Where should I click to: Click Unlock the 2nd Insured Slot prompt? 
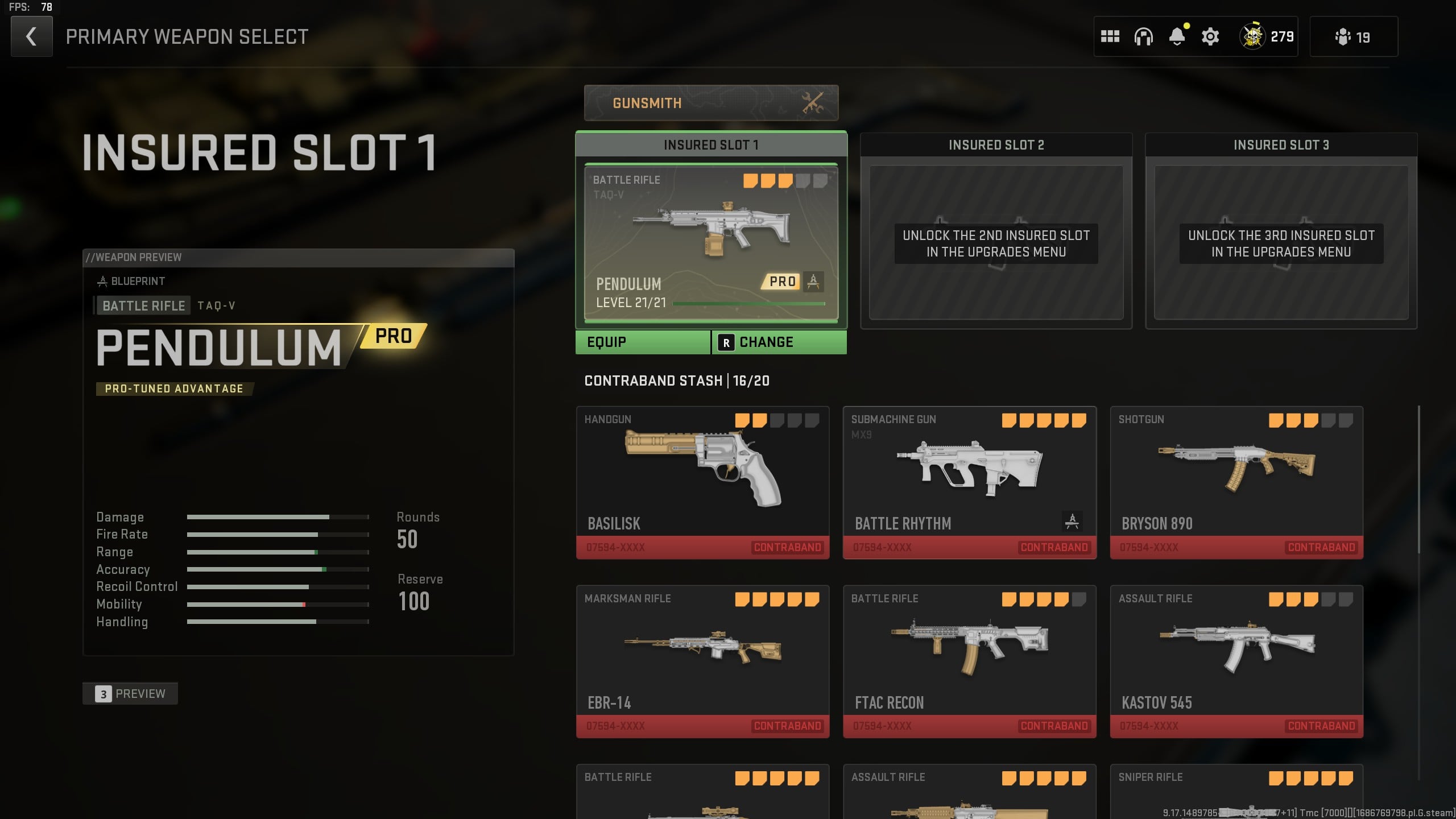point(996,243)
